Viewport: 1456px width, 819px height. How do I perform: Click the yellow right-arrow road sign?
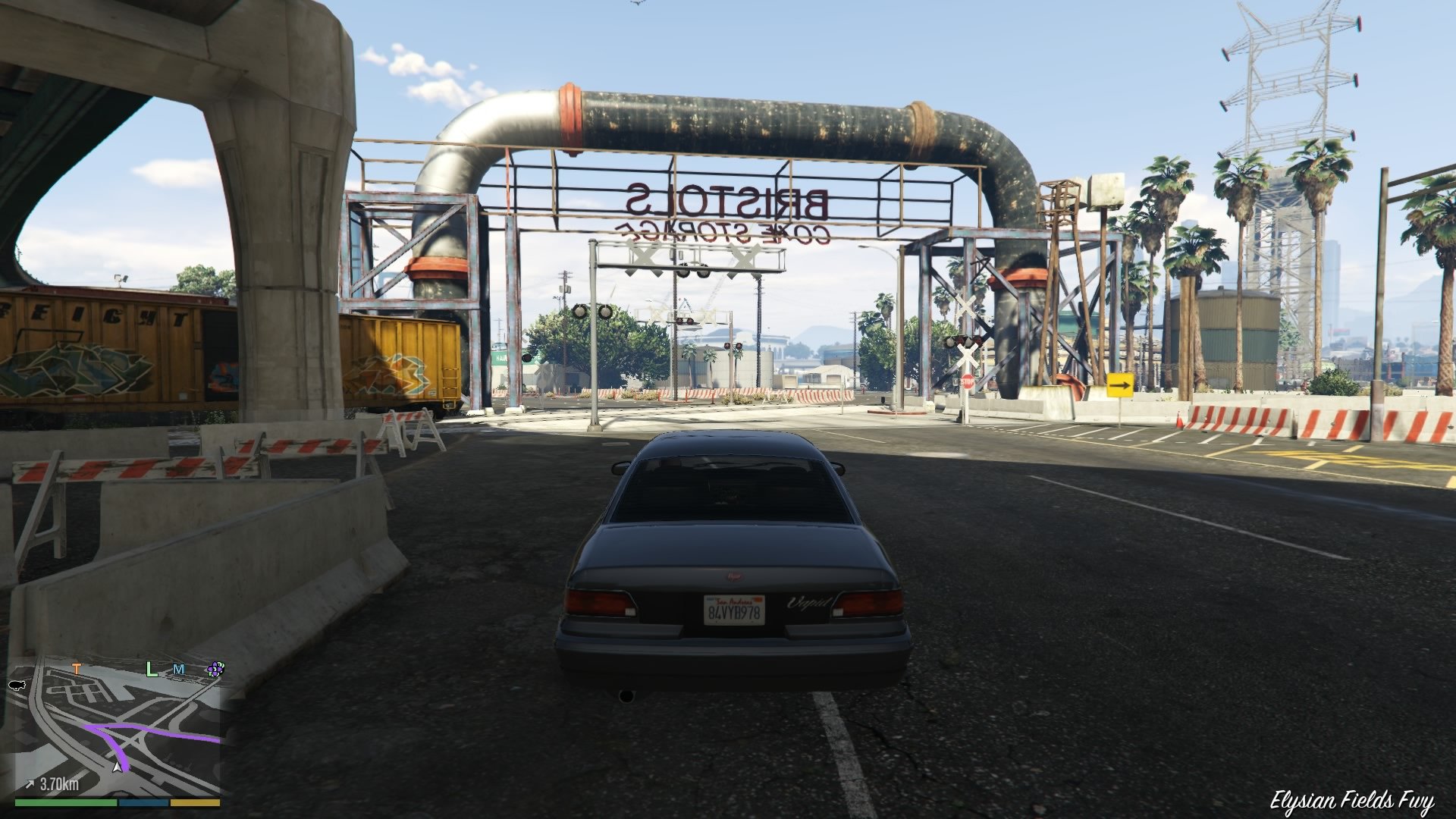[x=1121, y=385]
